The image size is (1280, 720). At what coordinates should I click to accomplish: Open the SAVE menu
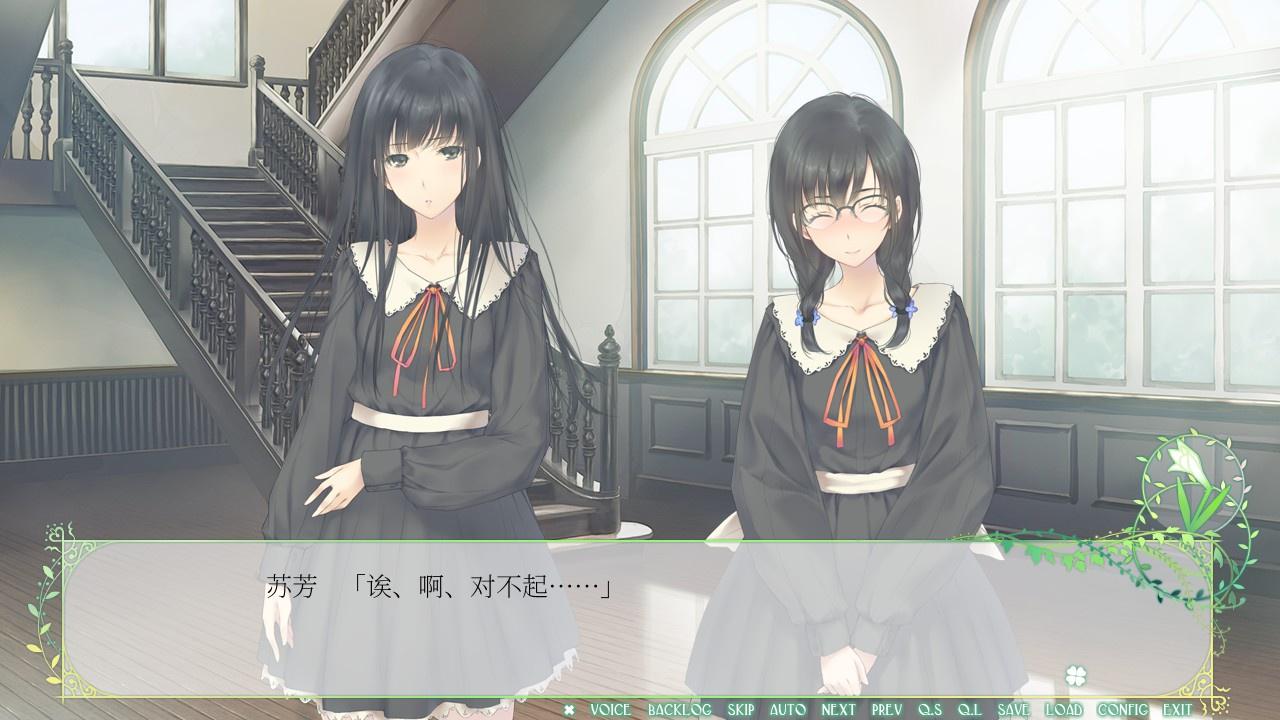[x=1013, y=710]
